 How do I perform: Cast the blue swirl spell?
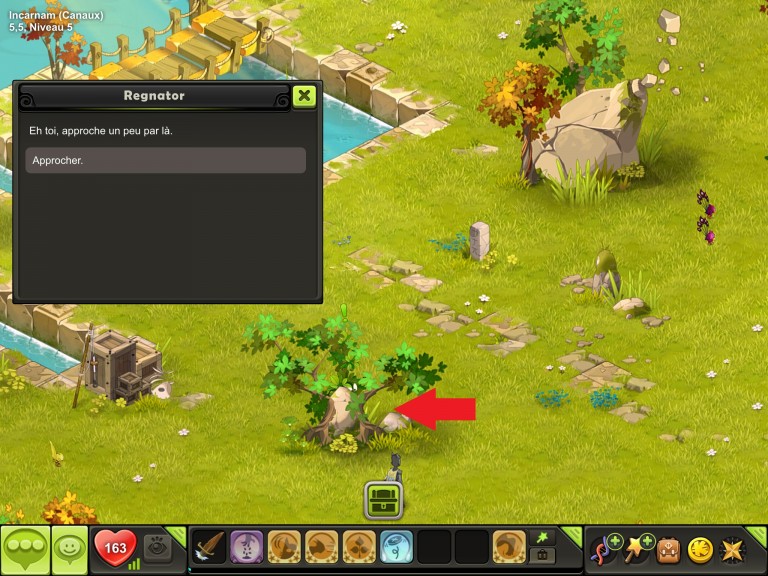pos(395,547)
